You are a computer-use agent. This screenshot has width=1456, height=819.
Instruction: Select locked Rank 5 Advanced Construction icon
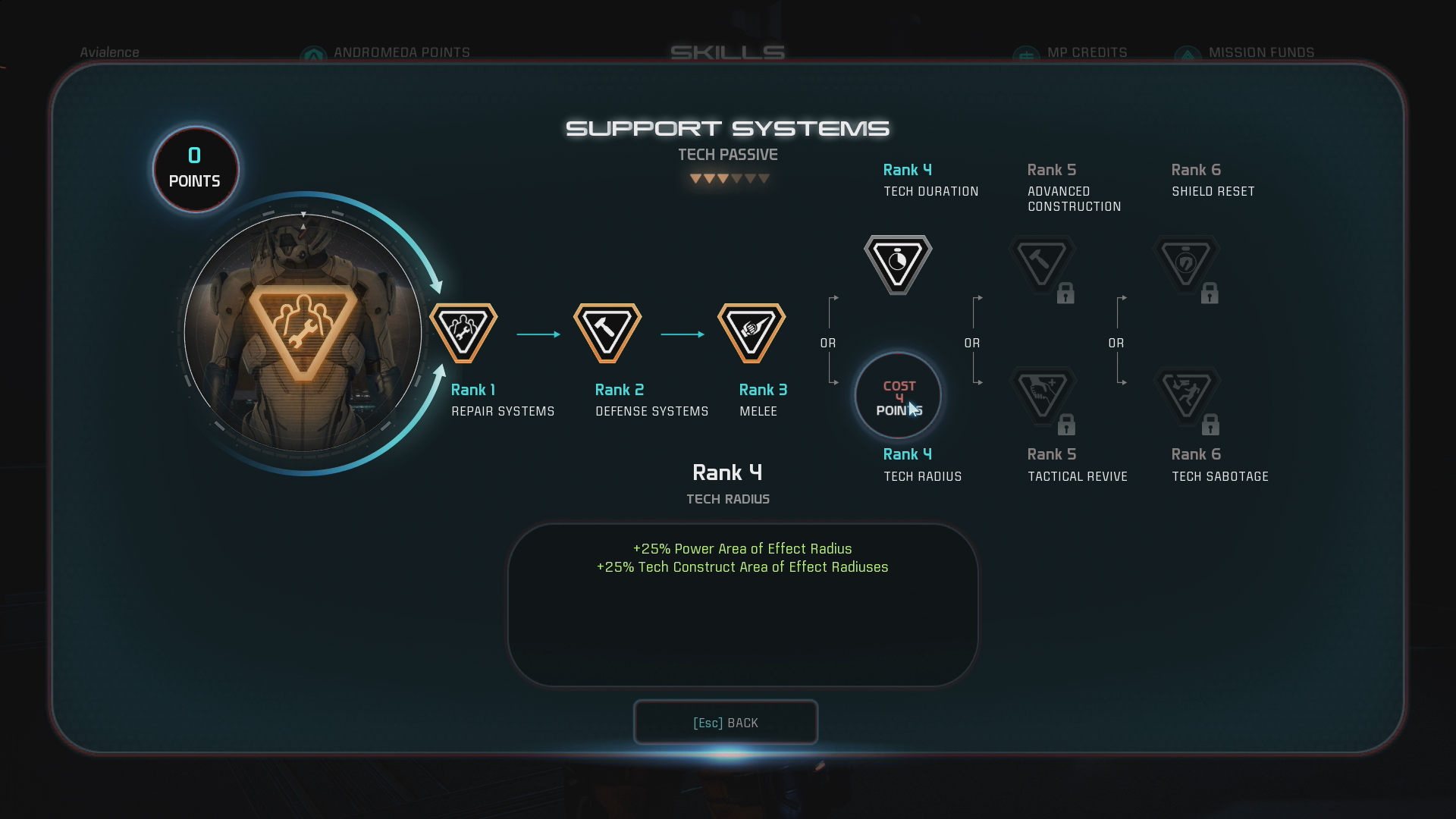(1042, 264)
